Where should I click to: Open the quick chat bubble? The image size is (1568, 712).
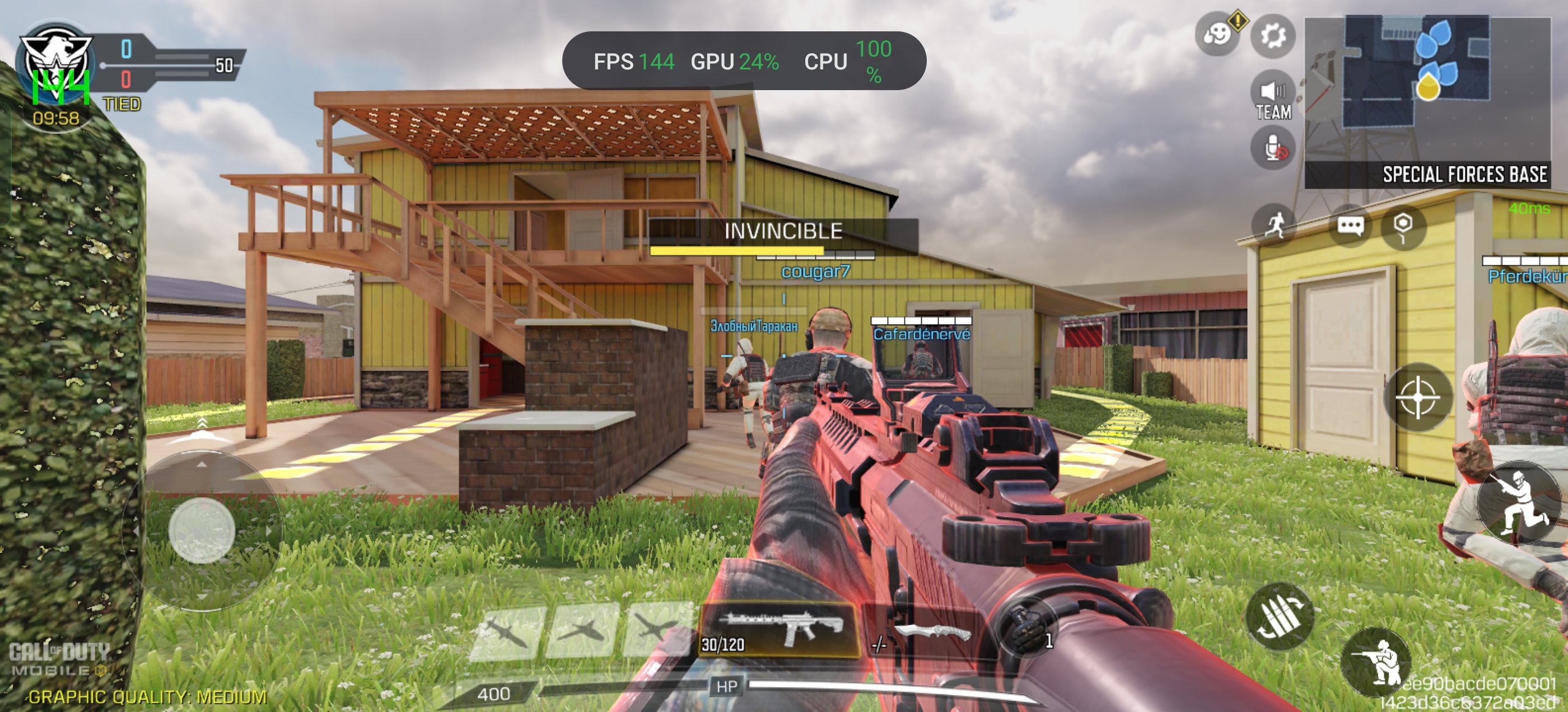pyautogui.click(x=1350, y=226)
